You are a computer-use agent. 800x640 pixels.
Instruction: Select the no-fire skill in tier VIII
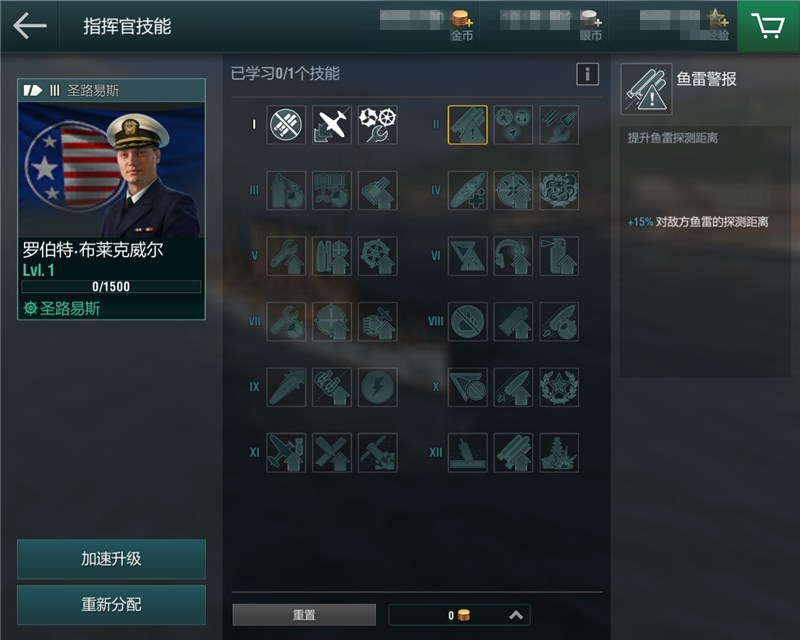coord(468,322)
